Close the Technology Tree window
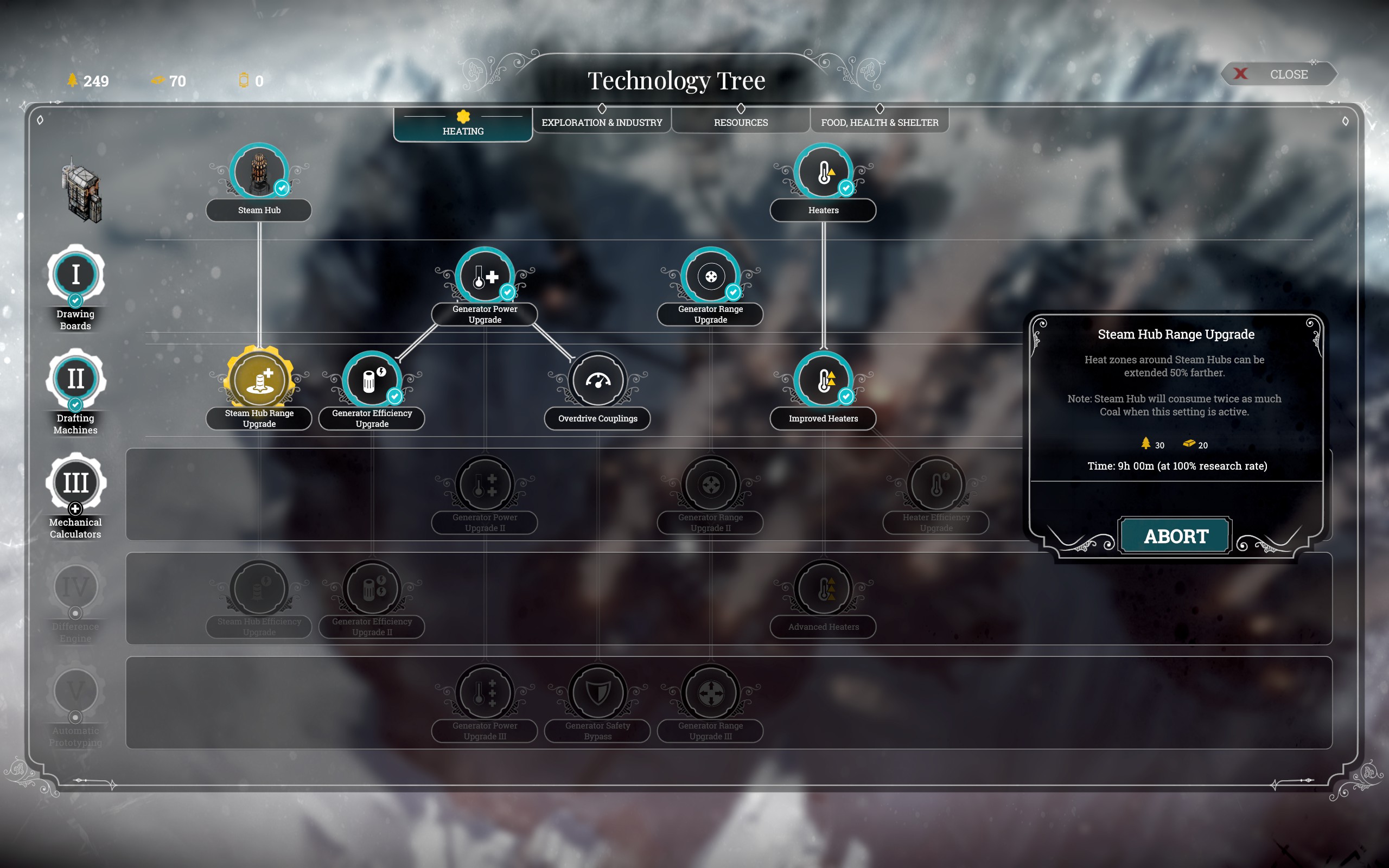The width and height of the screenshot is (1389, 868). pos(1279,75)
